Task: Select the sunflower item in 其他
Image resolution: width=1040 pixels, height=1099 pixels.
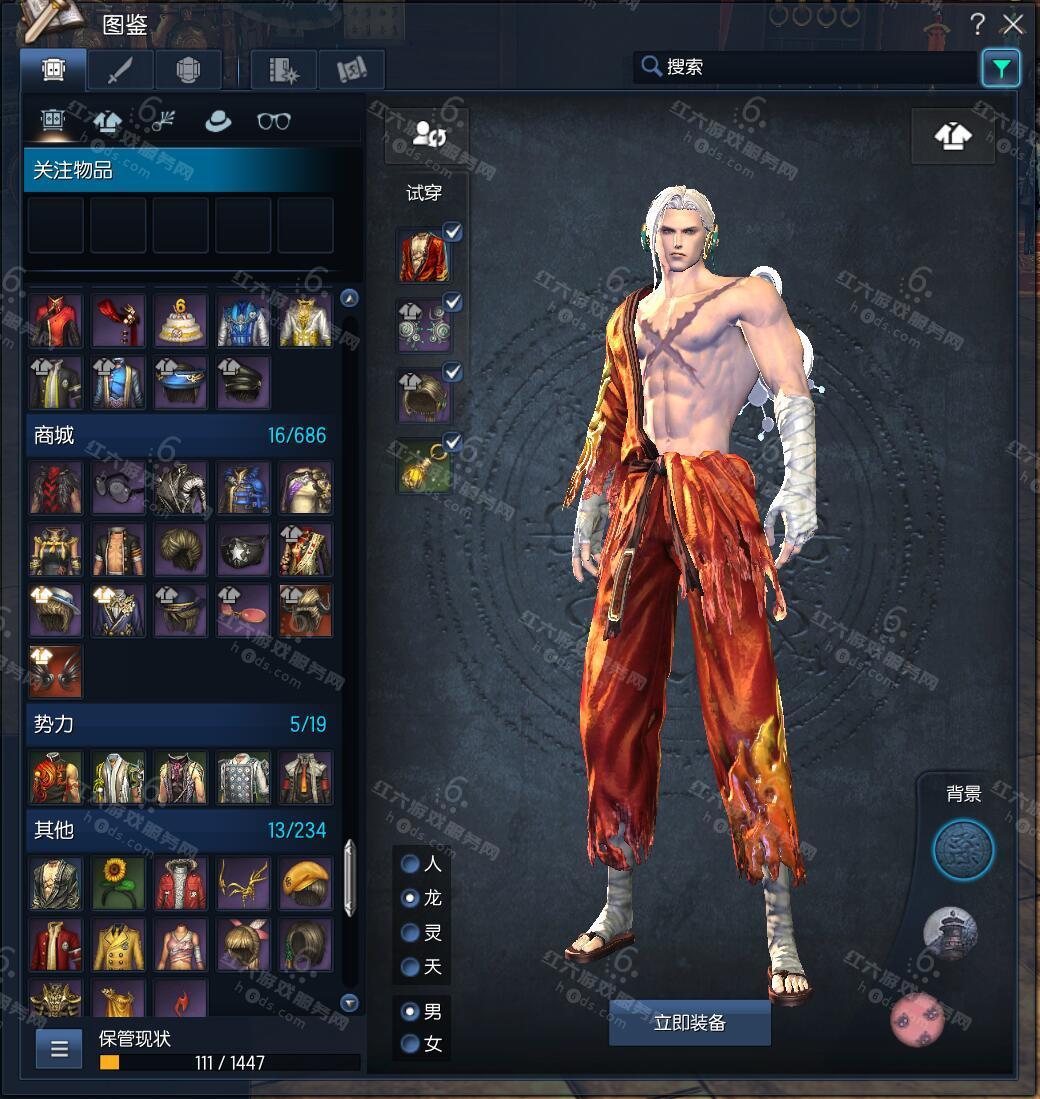Action: click(119, 883)
